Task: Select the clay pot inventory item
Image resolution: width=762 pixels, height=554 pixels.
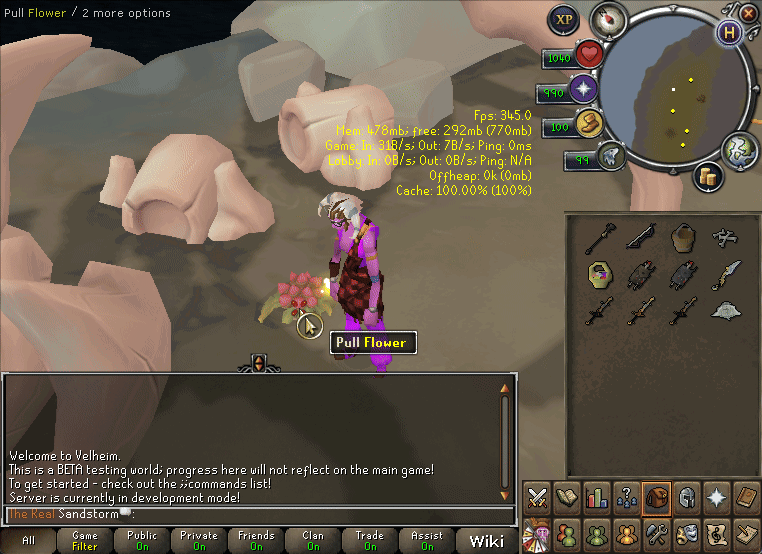Action: point(684,238)
